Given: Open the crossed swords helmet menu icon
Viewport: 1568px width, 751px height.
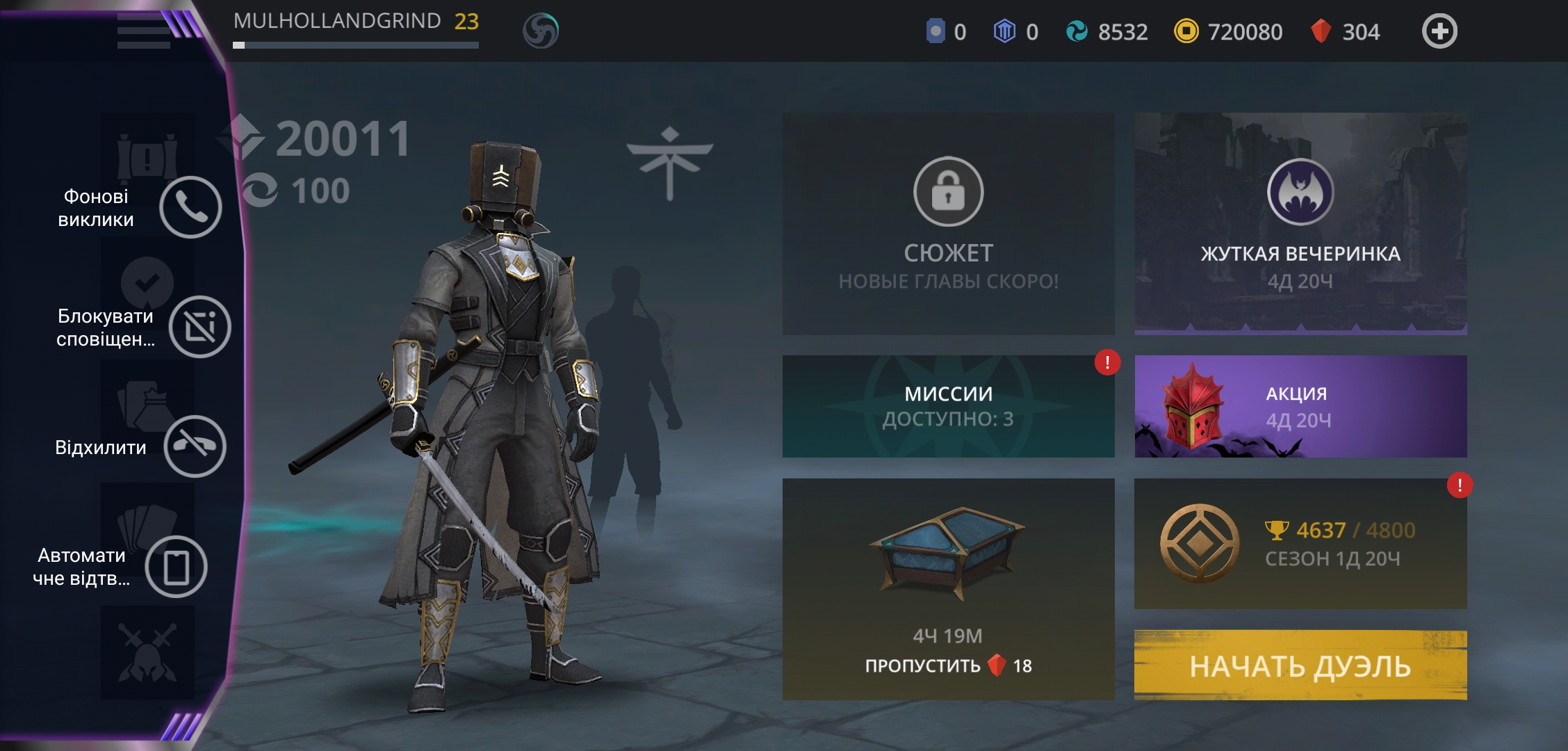Looking at the screenshot, I should click(147, 653).
